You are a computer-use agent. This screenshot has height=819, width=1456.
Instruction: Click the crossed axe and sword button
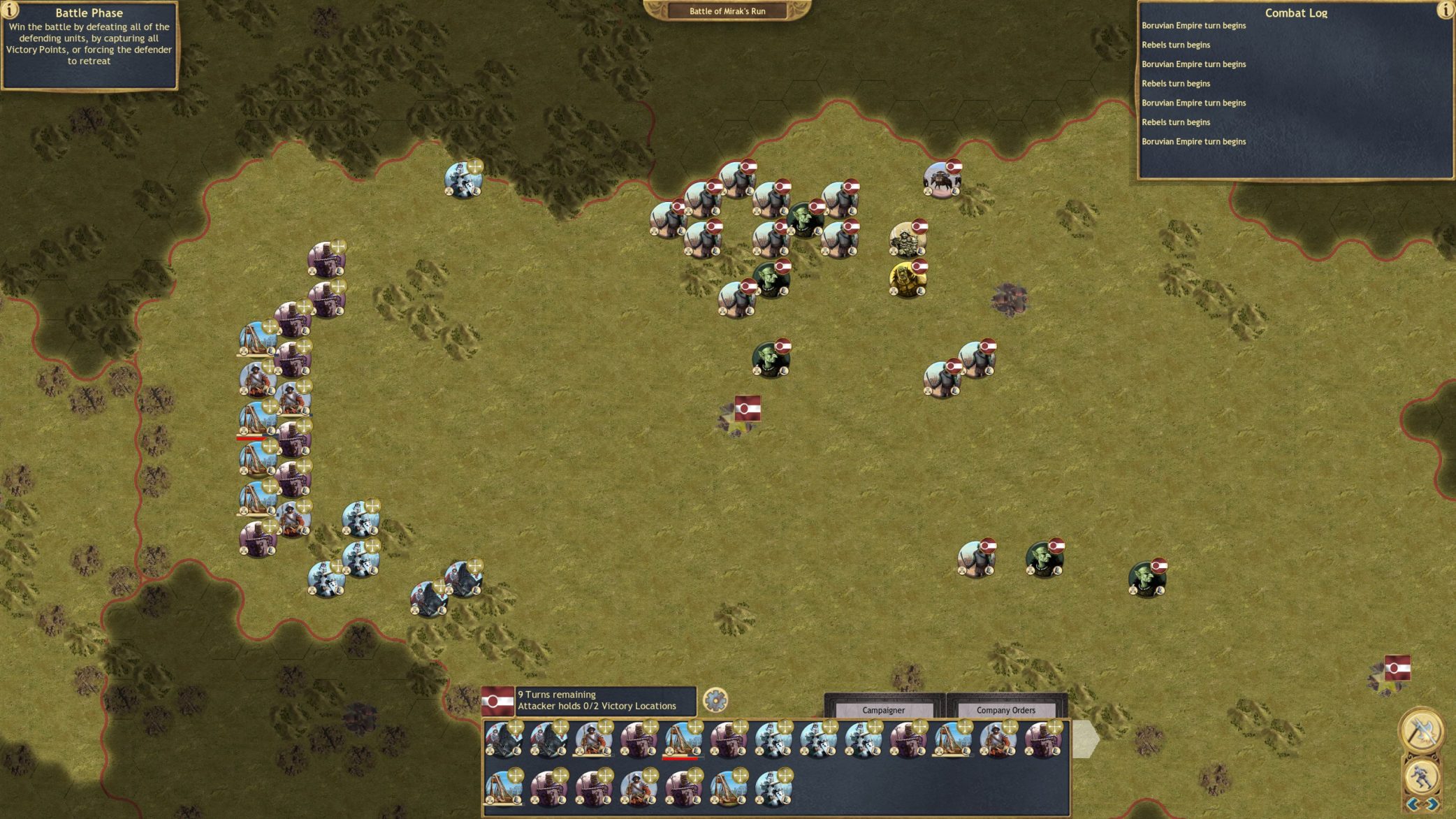[x=1421, y=731]
